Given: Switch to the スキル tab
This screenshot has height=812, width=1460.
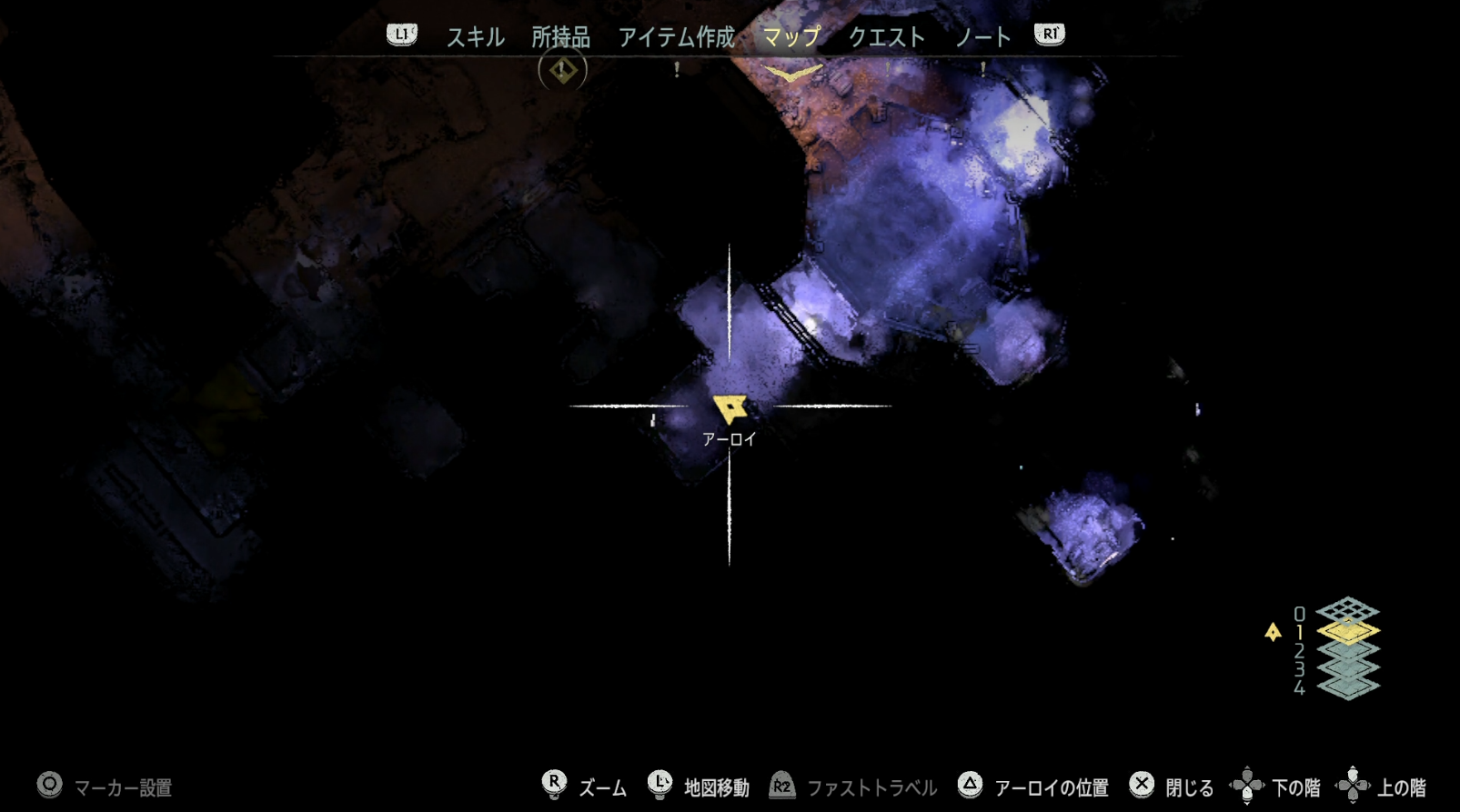Looking at the screenshot, I should pos(476,37).
